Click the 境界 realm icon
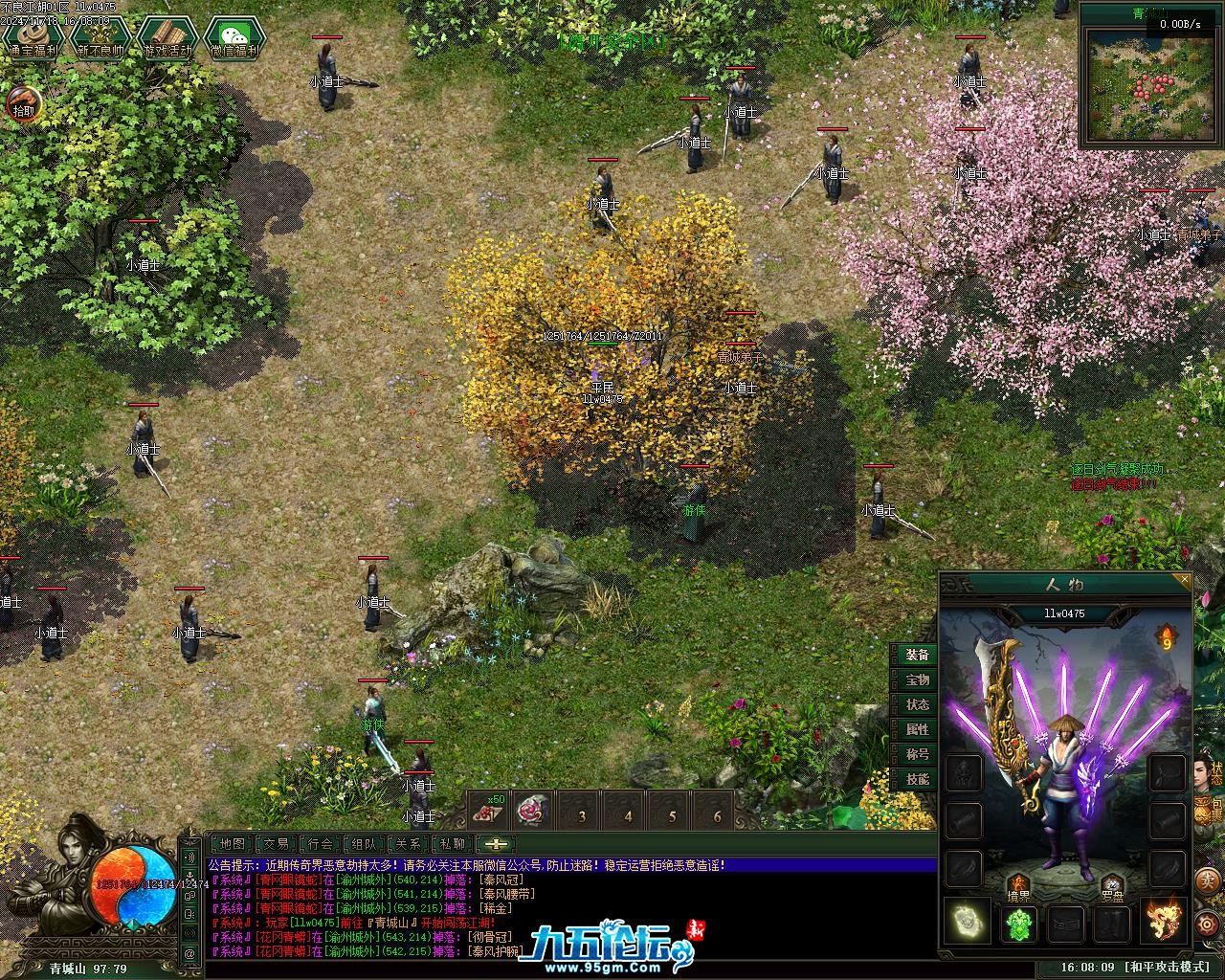The image size is (1225, 980). coord(1018,888)
